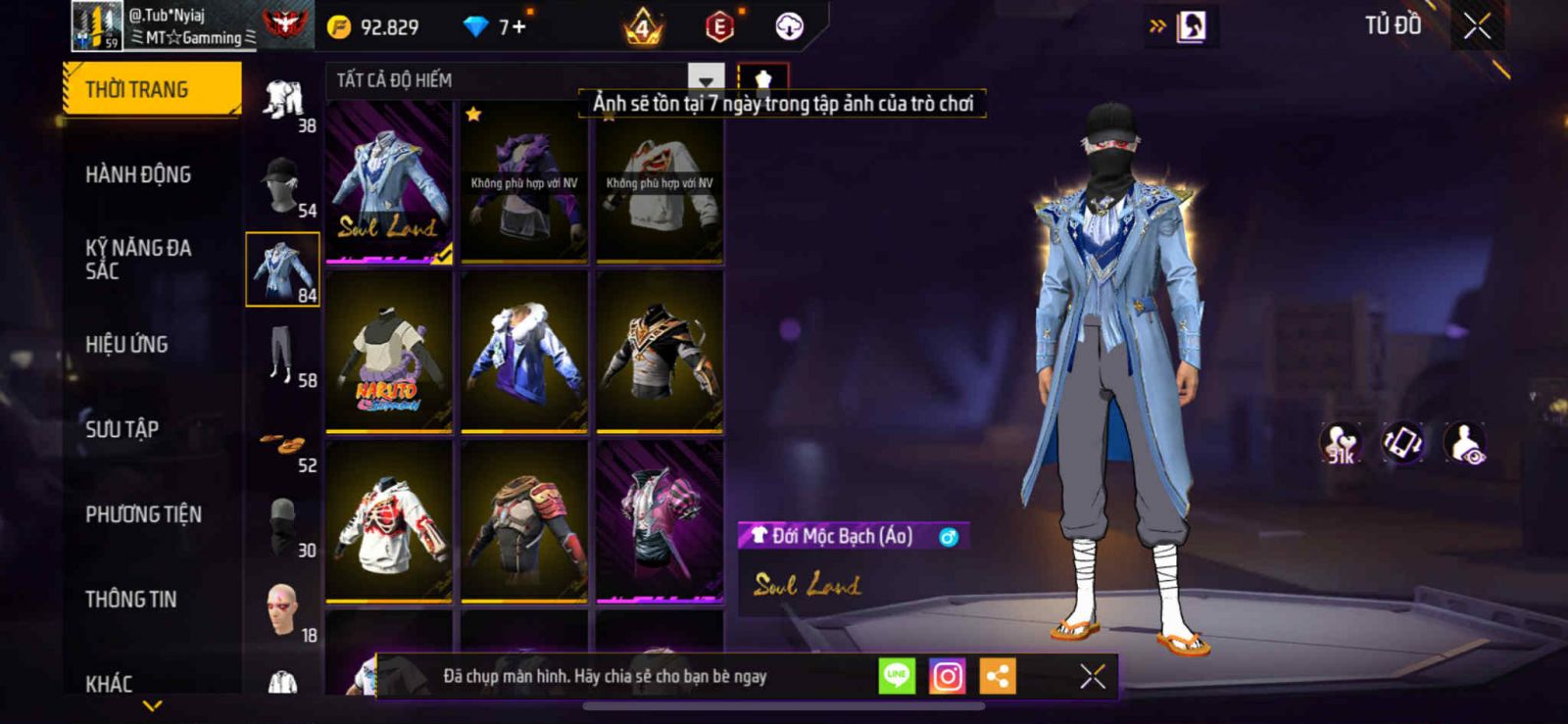
Task: Select the cap and mask head category
Action: [283, 185]
